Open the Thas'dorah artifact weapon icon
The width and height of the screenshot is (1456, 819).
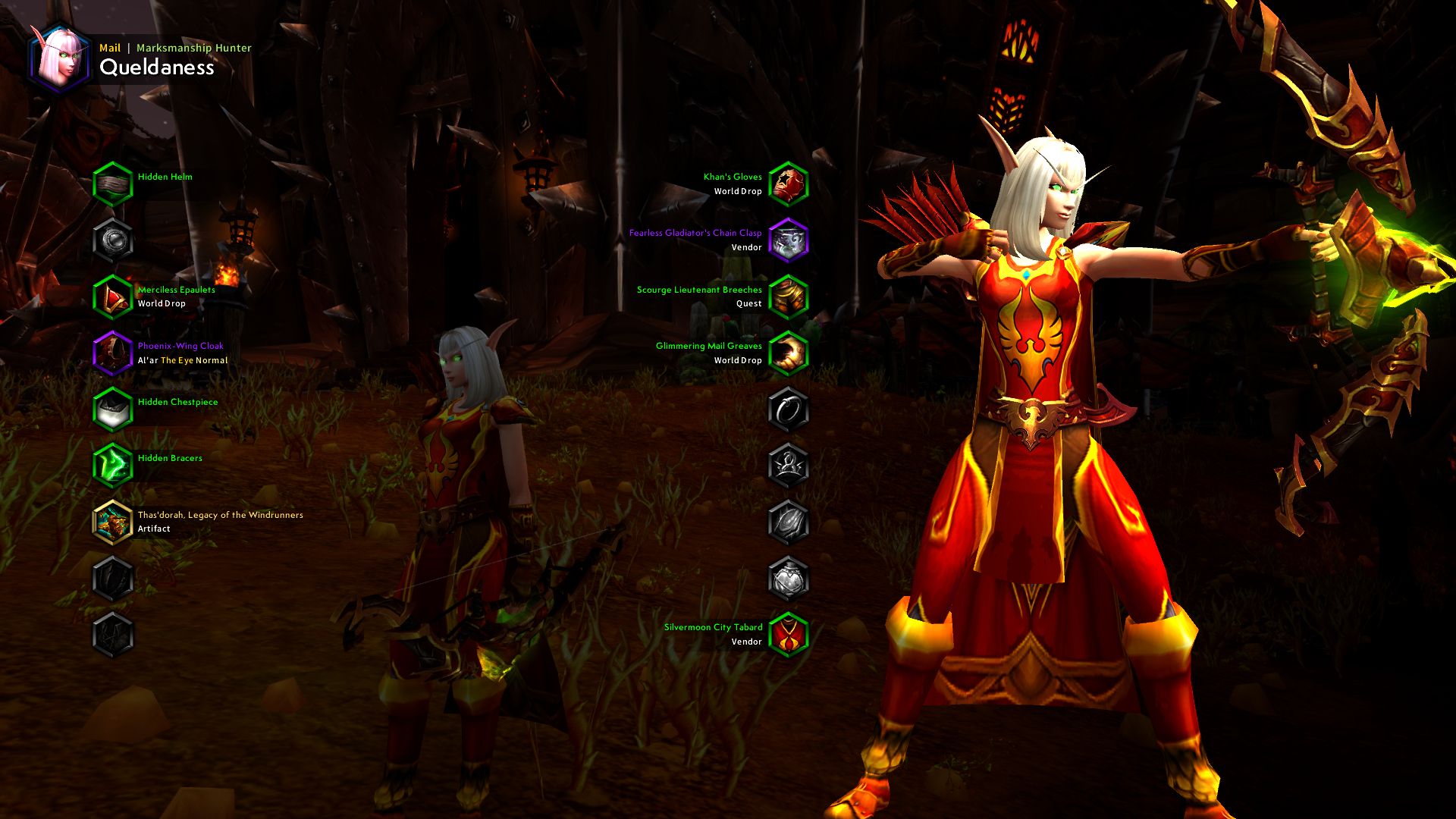click(113, 519)
